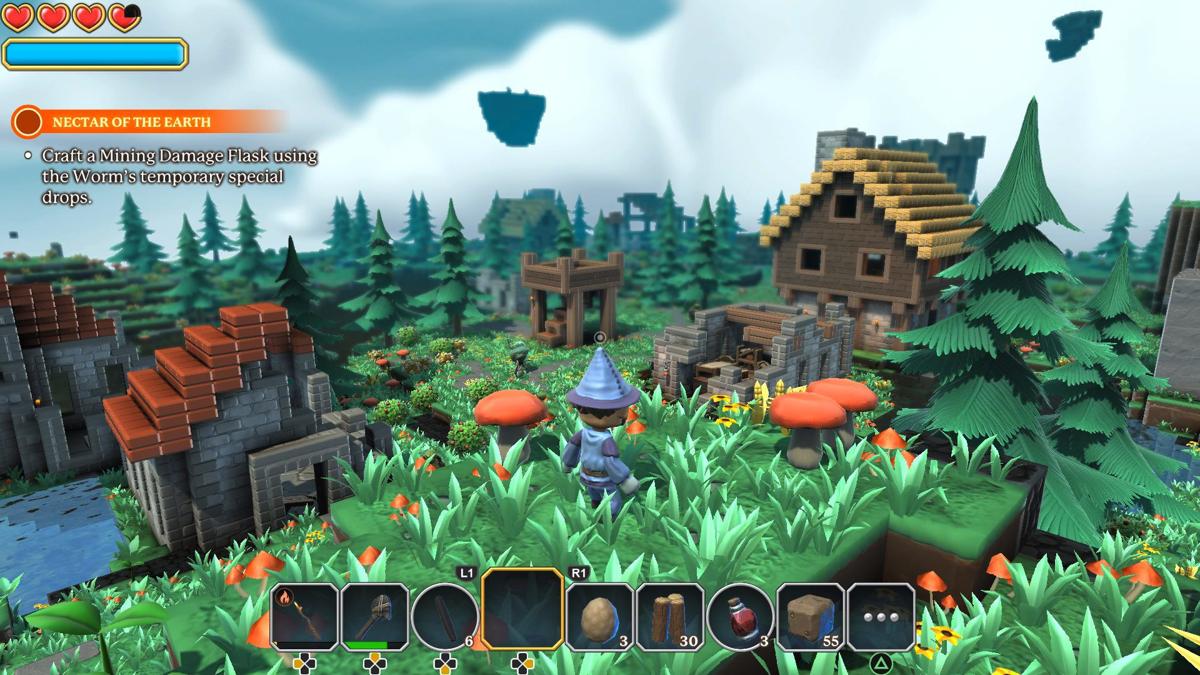The height and width of the screenshot is (675, 1200).
Task: Choose the wooden stick slot with 6
Action: (445, 617)
